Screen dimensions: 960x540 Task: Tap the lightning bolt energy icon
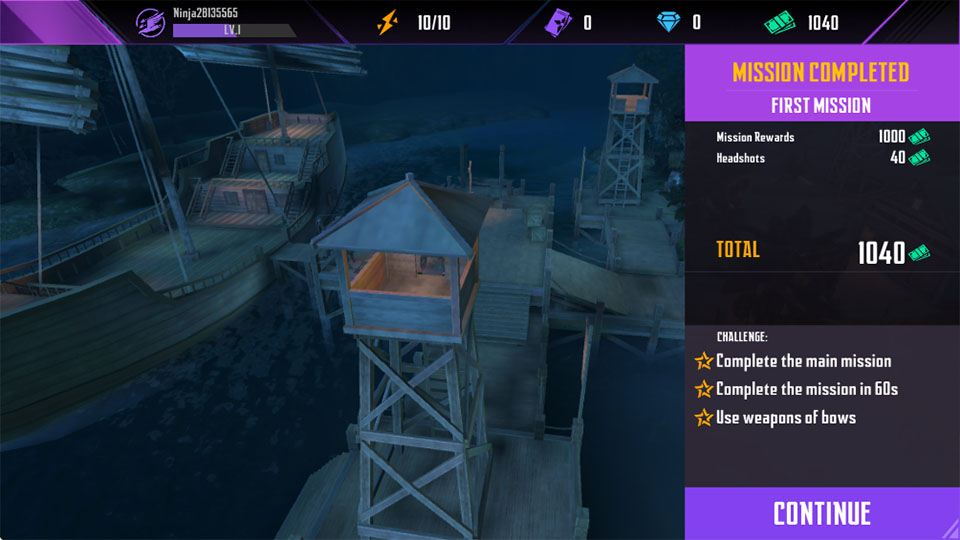(388, 22)
